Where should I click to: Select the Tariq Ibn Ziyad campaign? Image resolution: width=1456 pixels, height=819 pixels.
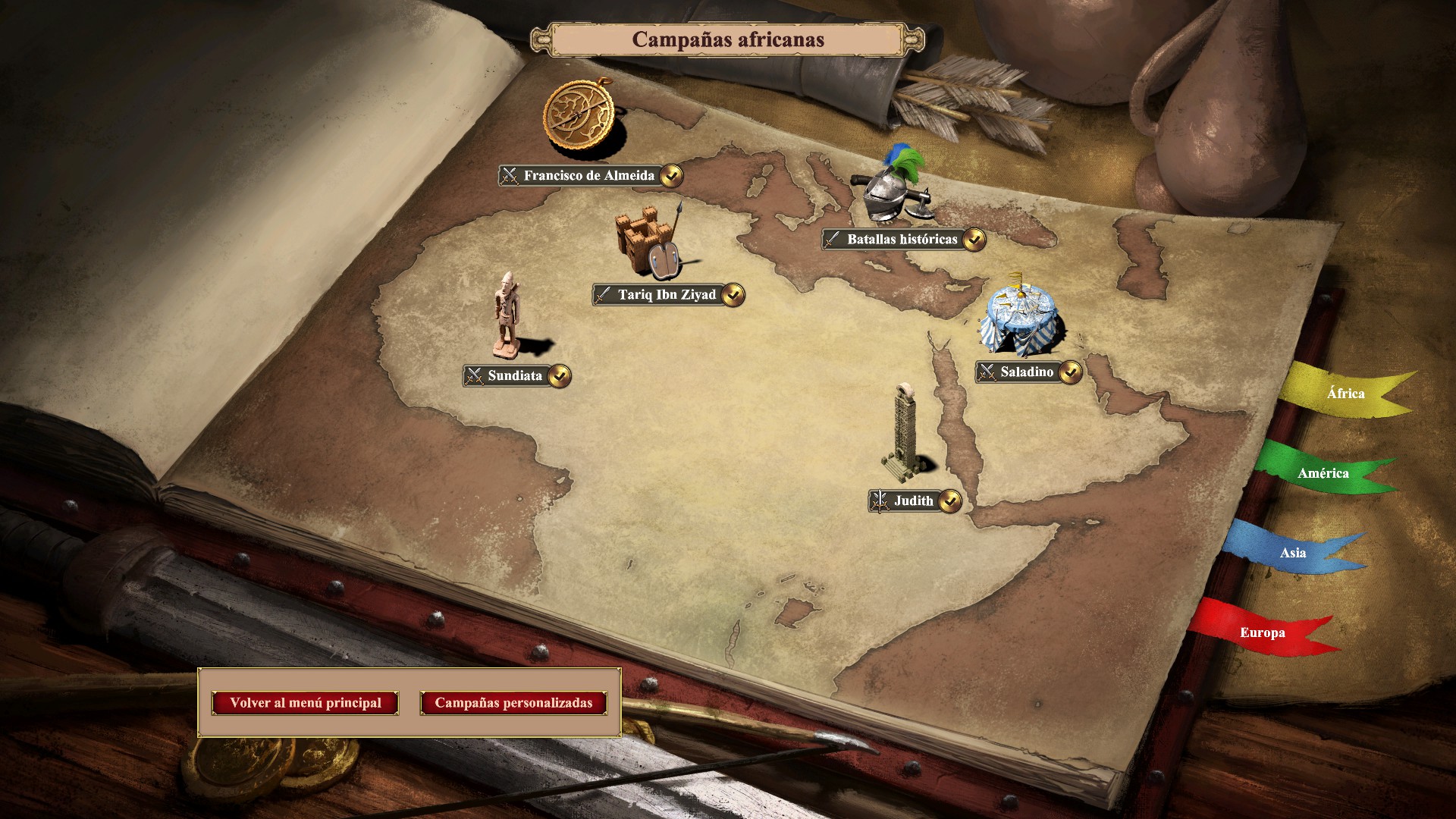point(667,295)
